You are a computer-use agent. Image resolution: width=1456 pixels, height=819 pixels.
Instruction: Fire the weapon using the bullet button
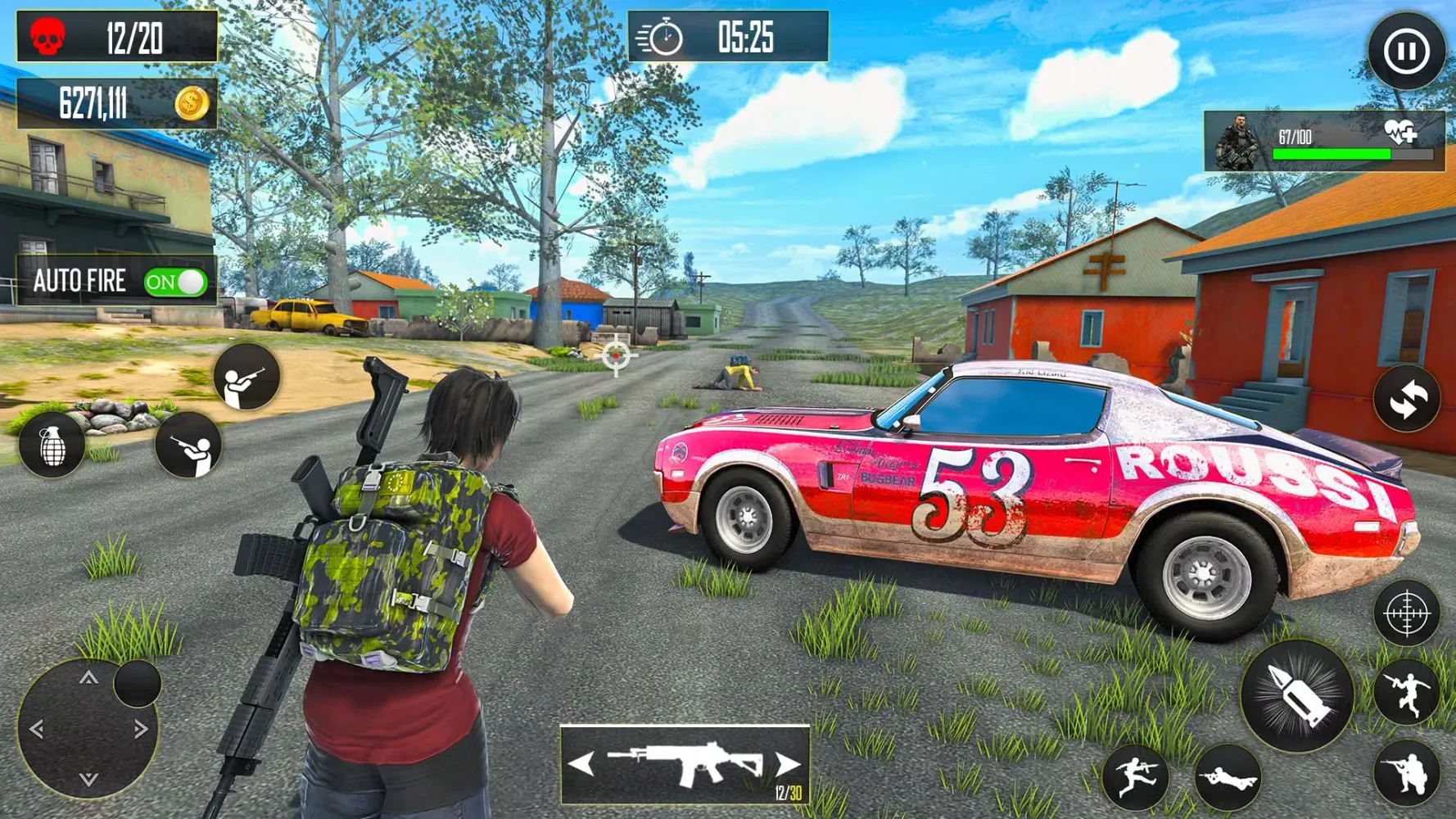click(x=1296, y=697)
